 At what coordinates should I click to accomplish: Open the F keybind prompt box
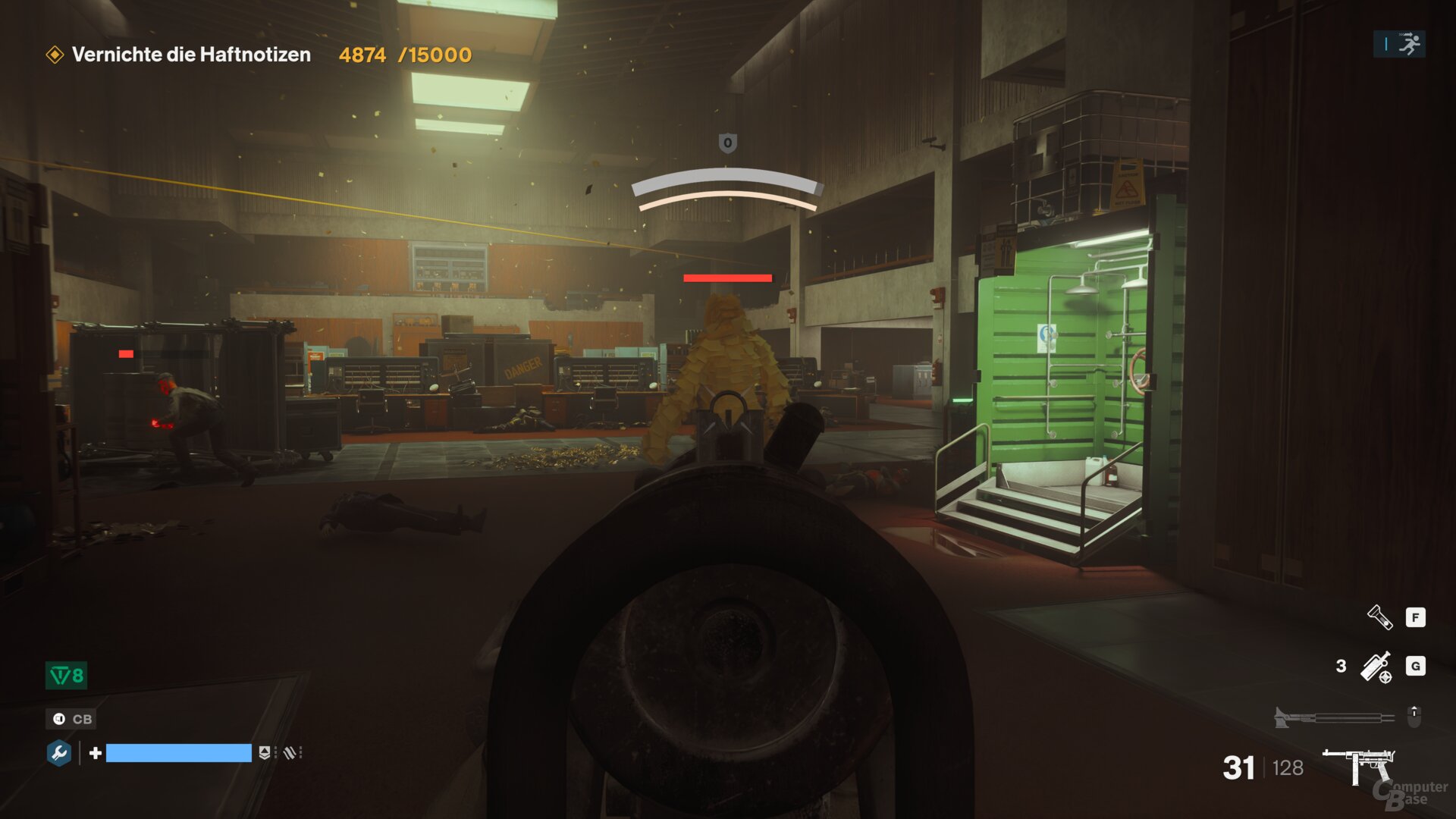tap(1416, 617)
